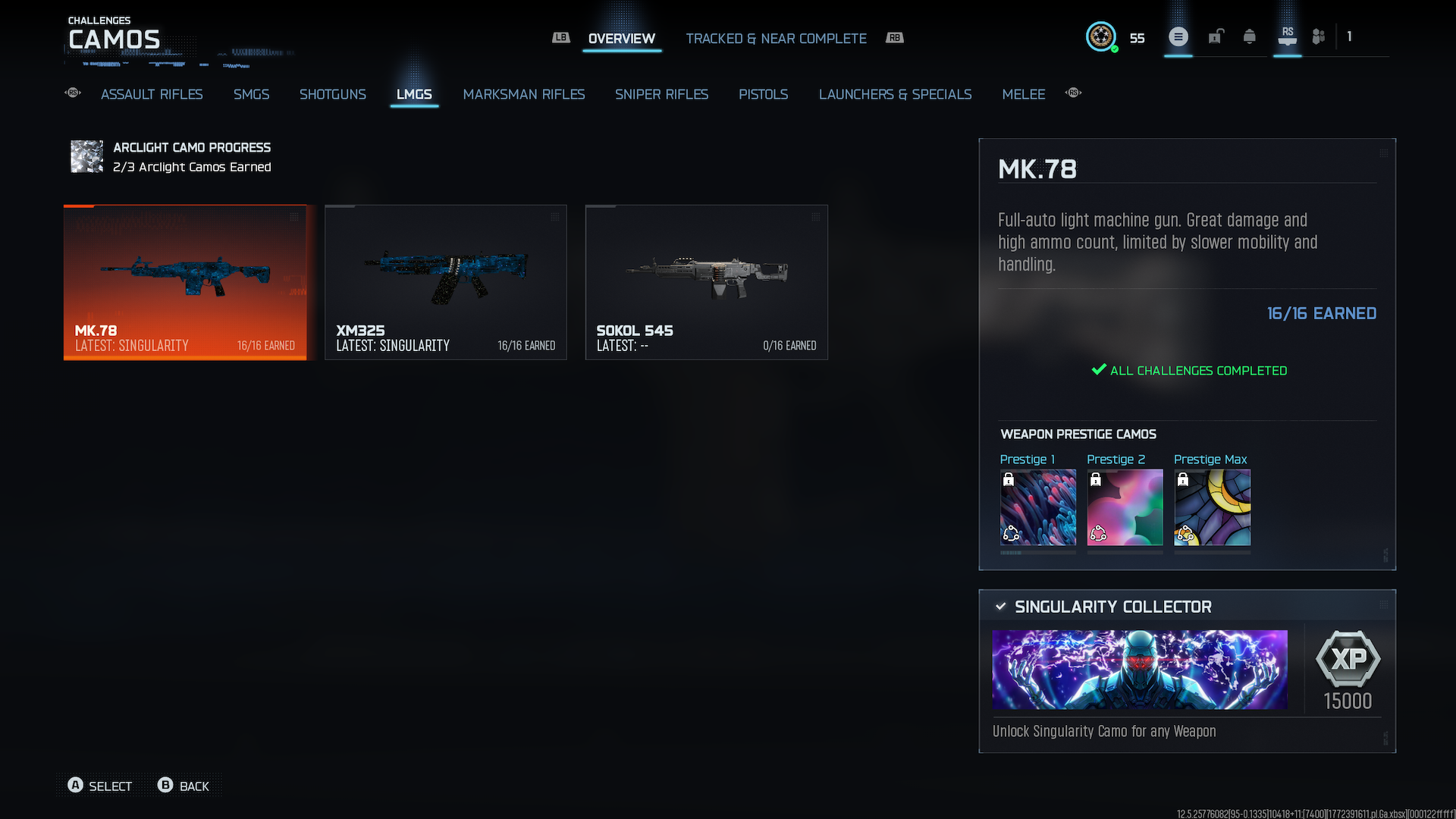View the Prestige Max camo thumbnail
The image size is (1456, 819).
point(1212,507)
